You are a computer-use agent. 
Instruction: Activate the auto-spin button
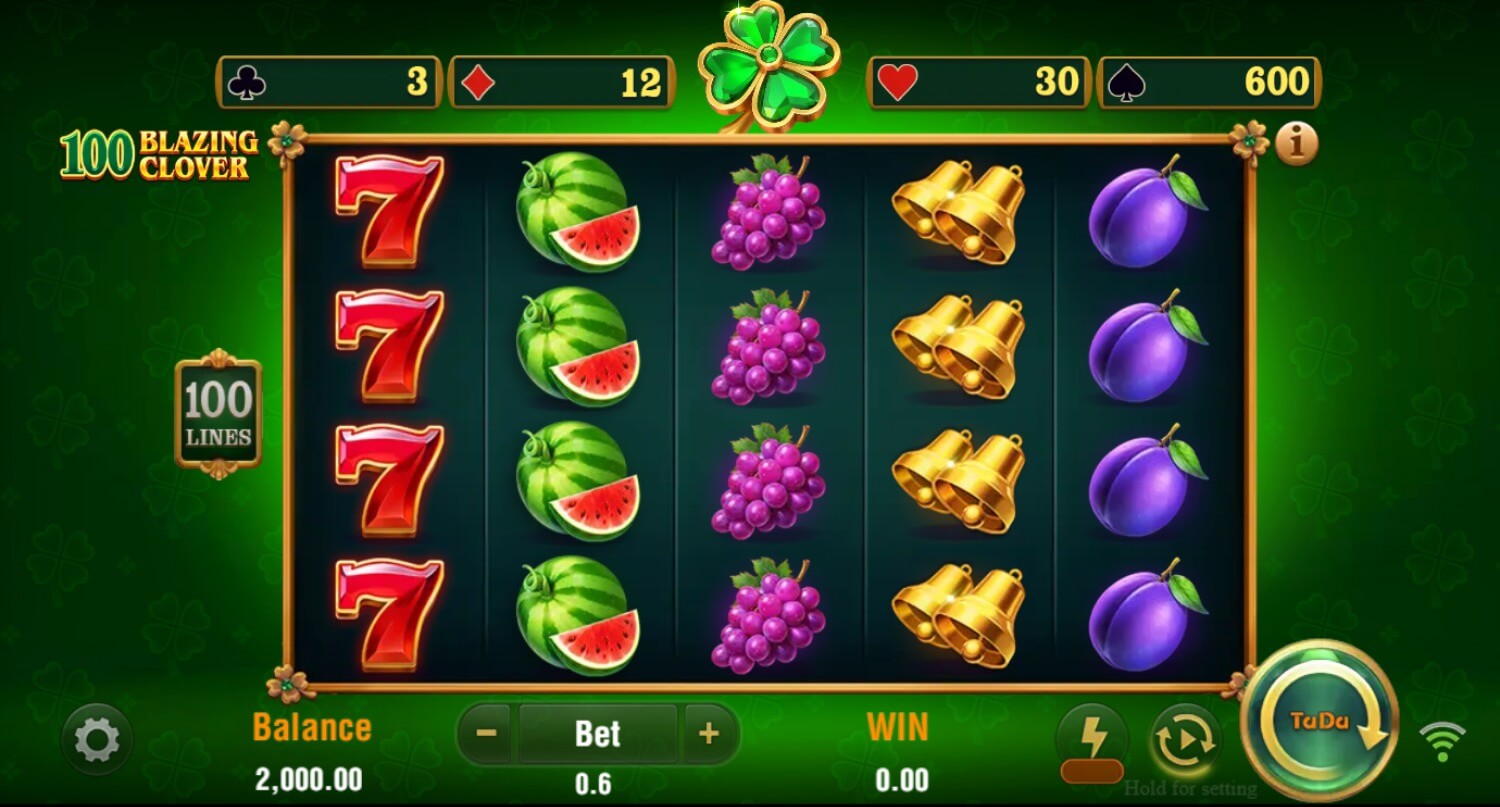(x=1186, y=741)
